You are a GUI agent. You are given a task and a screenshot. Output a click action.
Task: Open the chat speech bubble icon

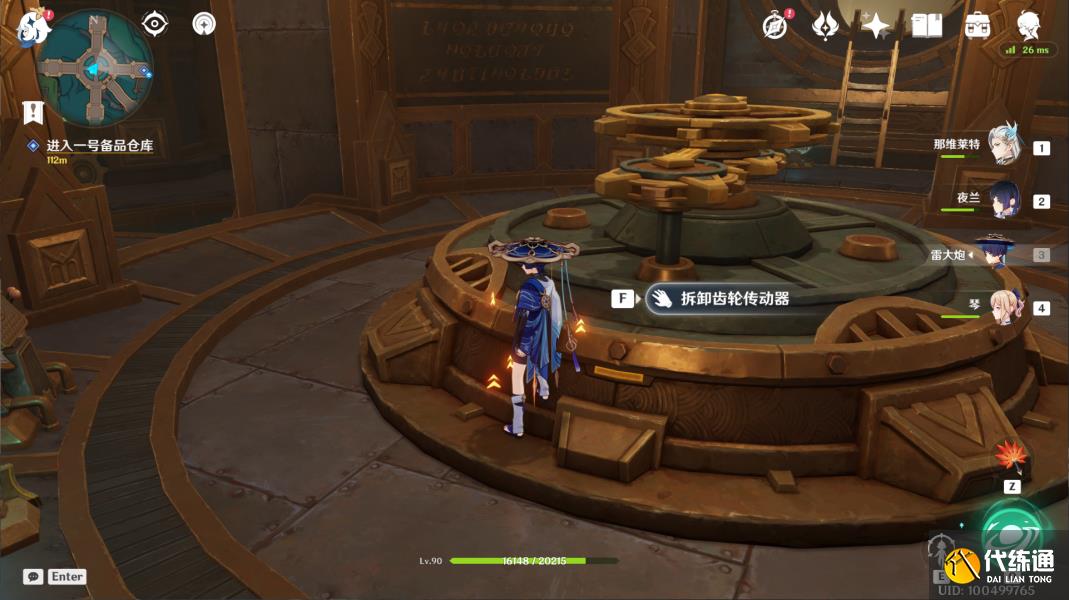33,577
